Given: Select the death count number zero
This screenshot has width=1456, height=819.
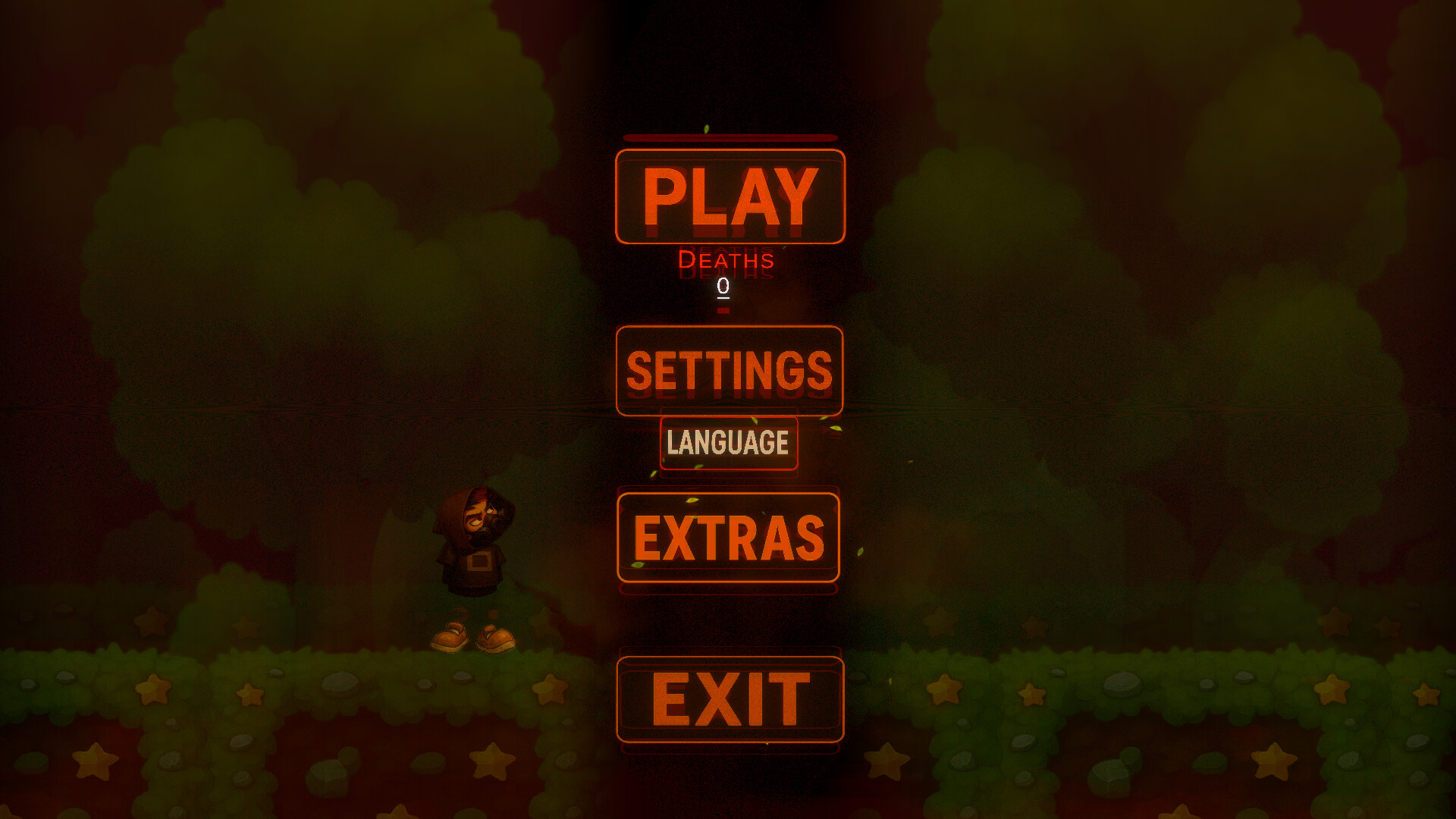Looking at the screenshot, I should coord(722,287).
